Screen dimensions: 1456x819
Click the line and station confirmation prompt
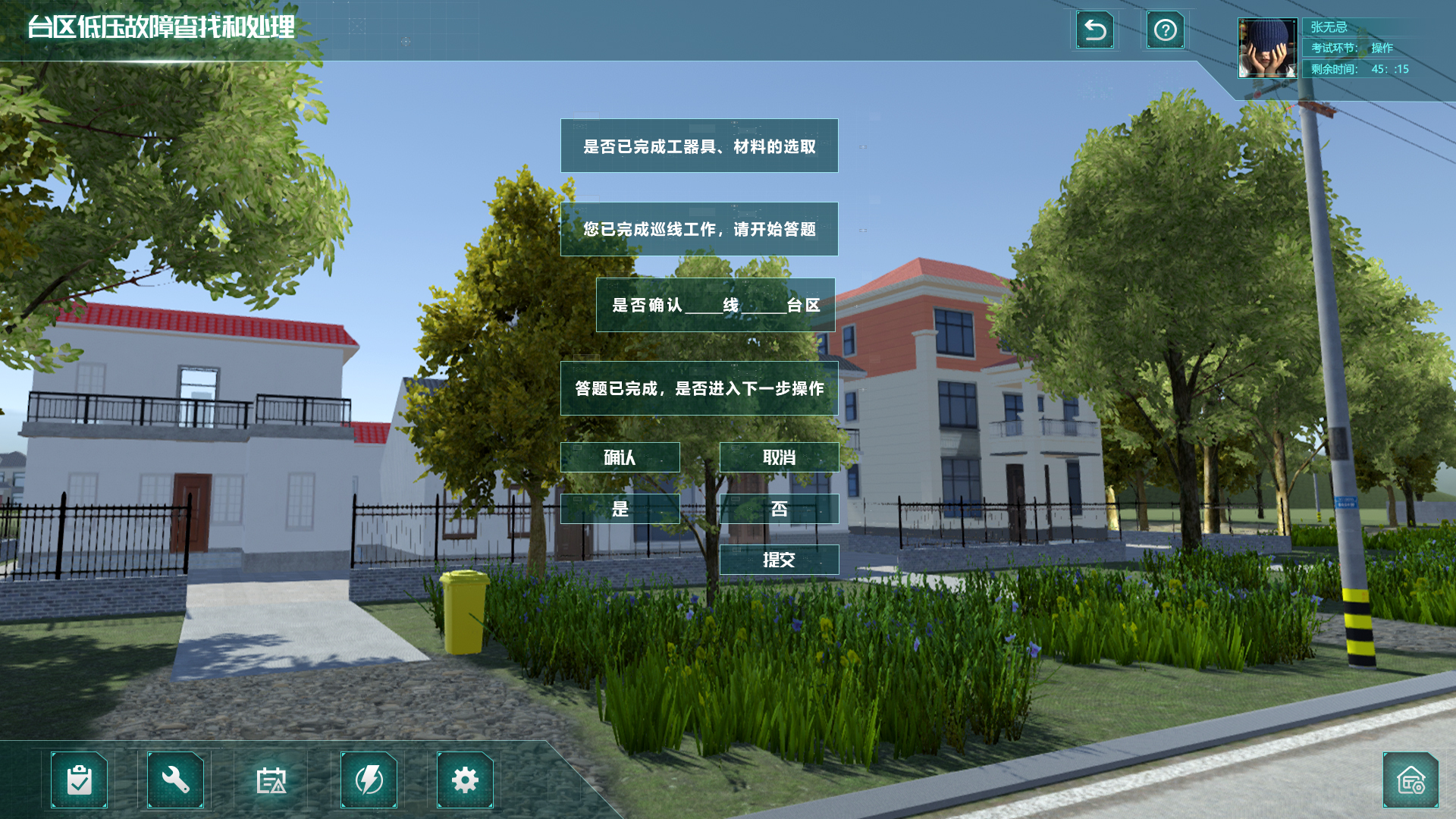pyautogui.click(x=715, y=305)
